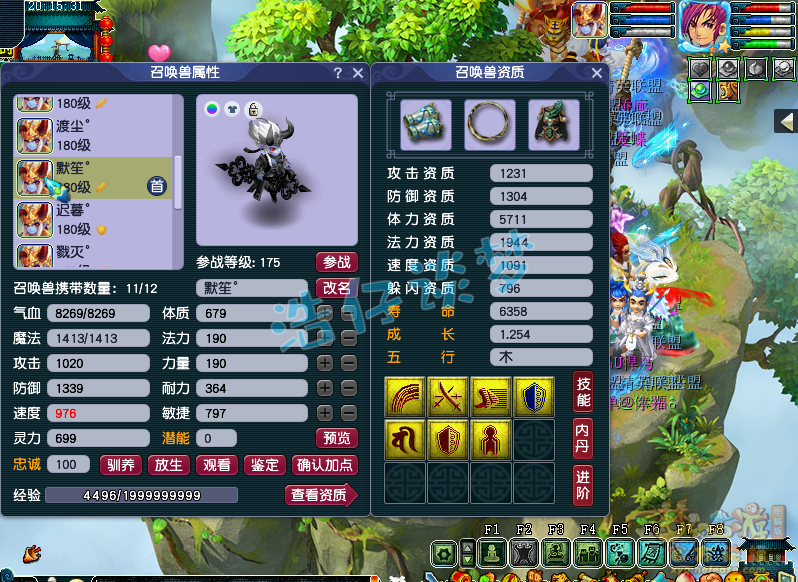Remove a point from 敏捷

(348, 412)
